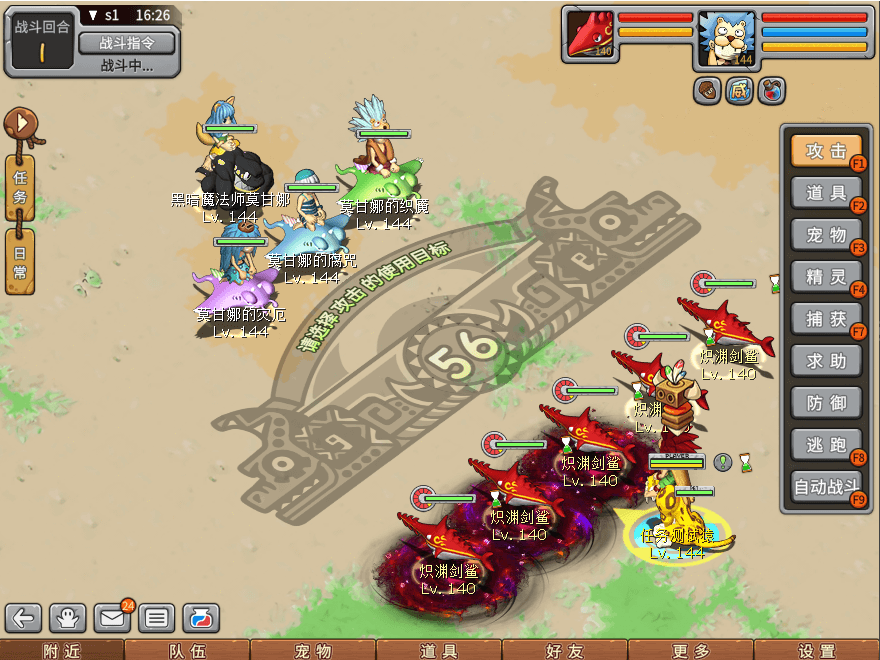The image size is (880, 660).
Task: Switch to the 队伍 (Team) tab
Action: [x=187, y=651]
